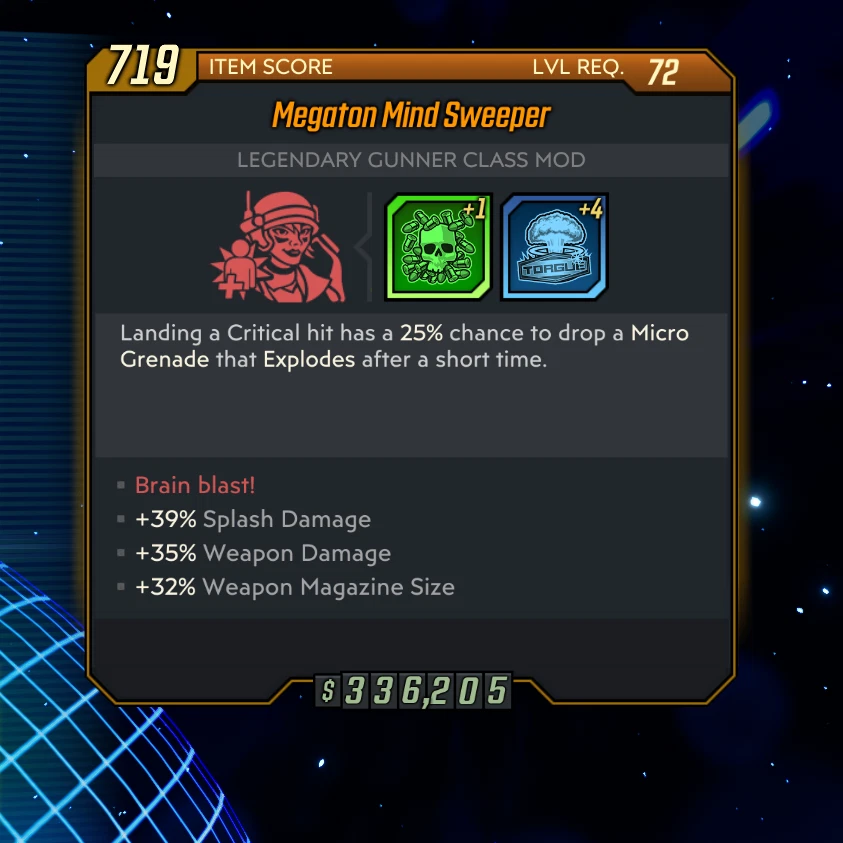Select the green skull skill icon

click(x=438, y=247)
